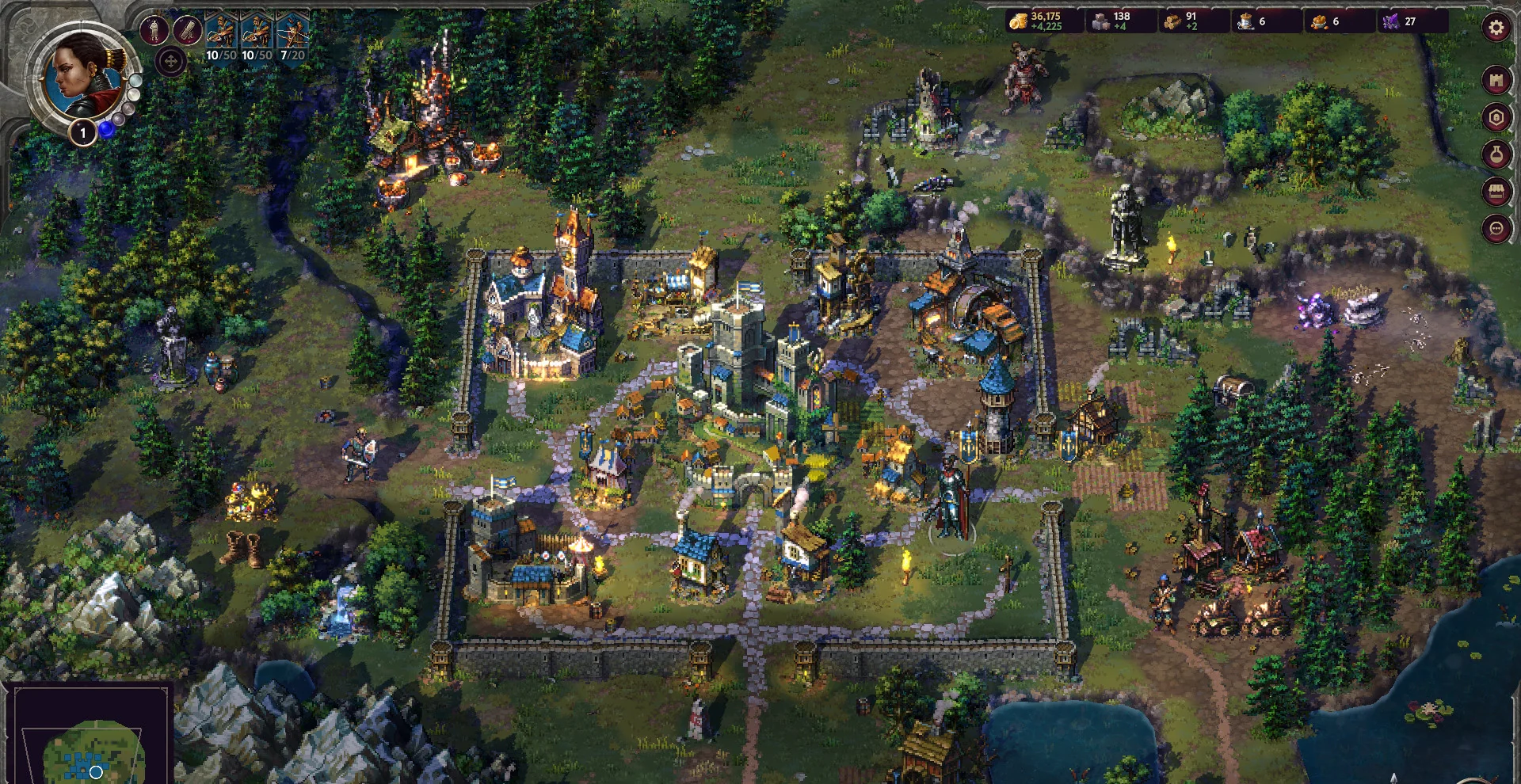Select the hero portrait
Screen dimensions: 1521x784
[82, 77]
